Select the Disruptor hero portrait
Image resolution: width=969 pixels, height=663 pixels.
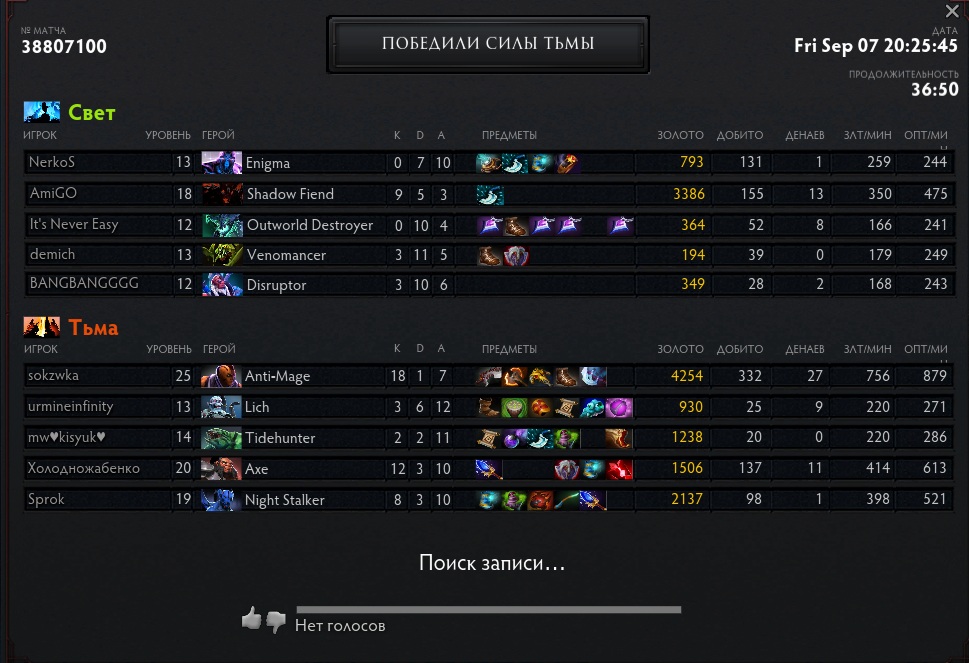point(221,285)
